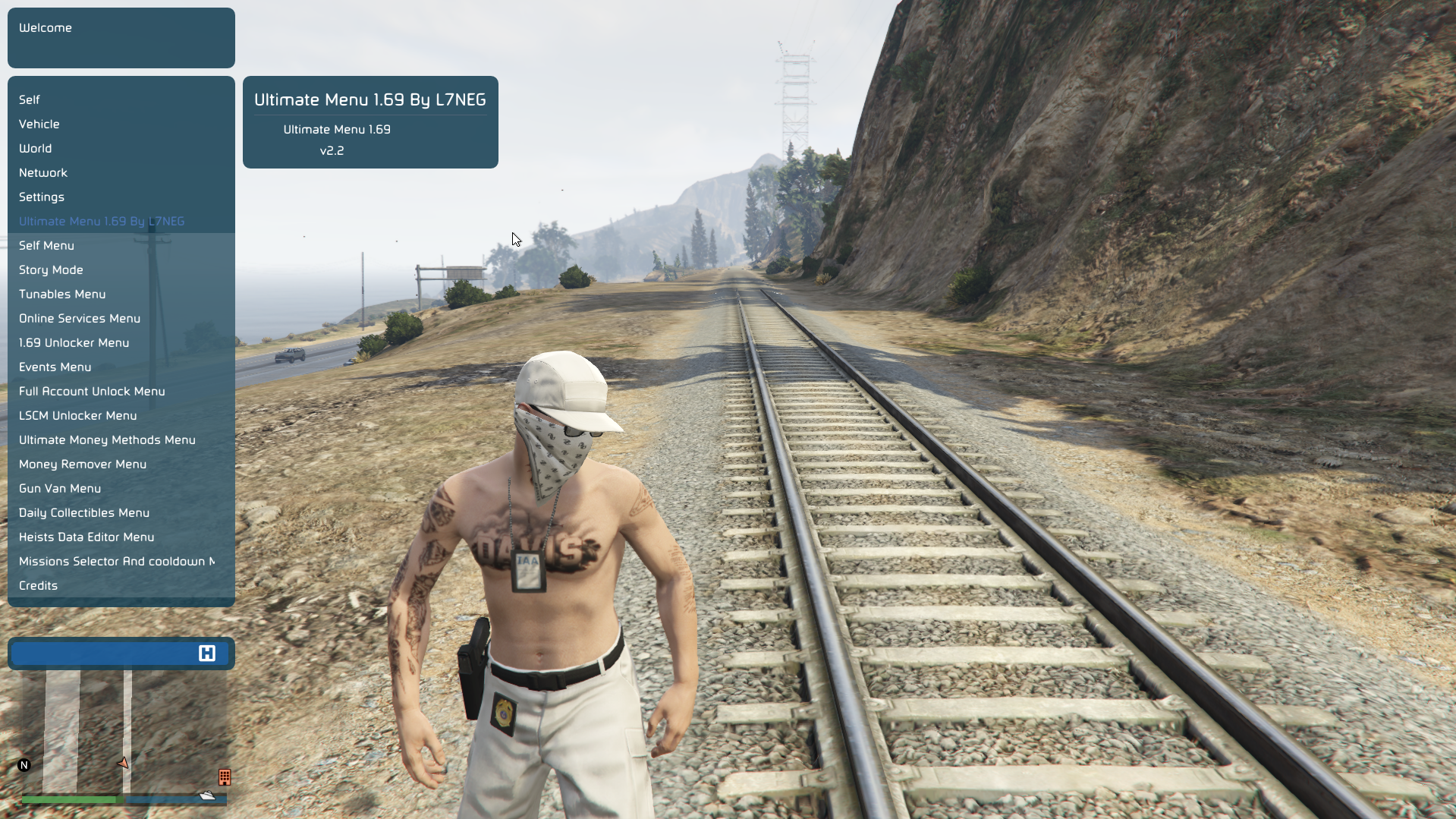Choose the Events Menu entry

tap(55, 367)
